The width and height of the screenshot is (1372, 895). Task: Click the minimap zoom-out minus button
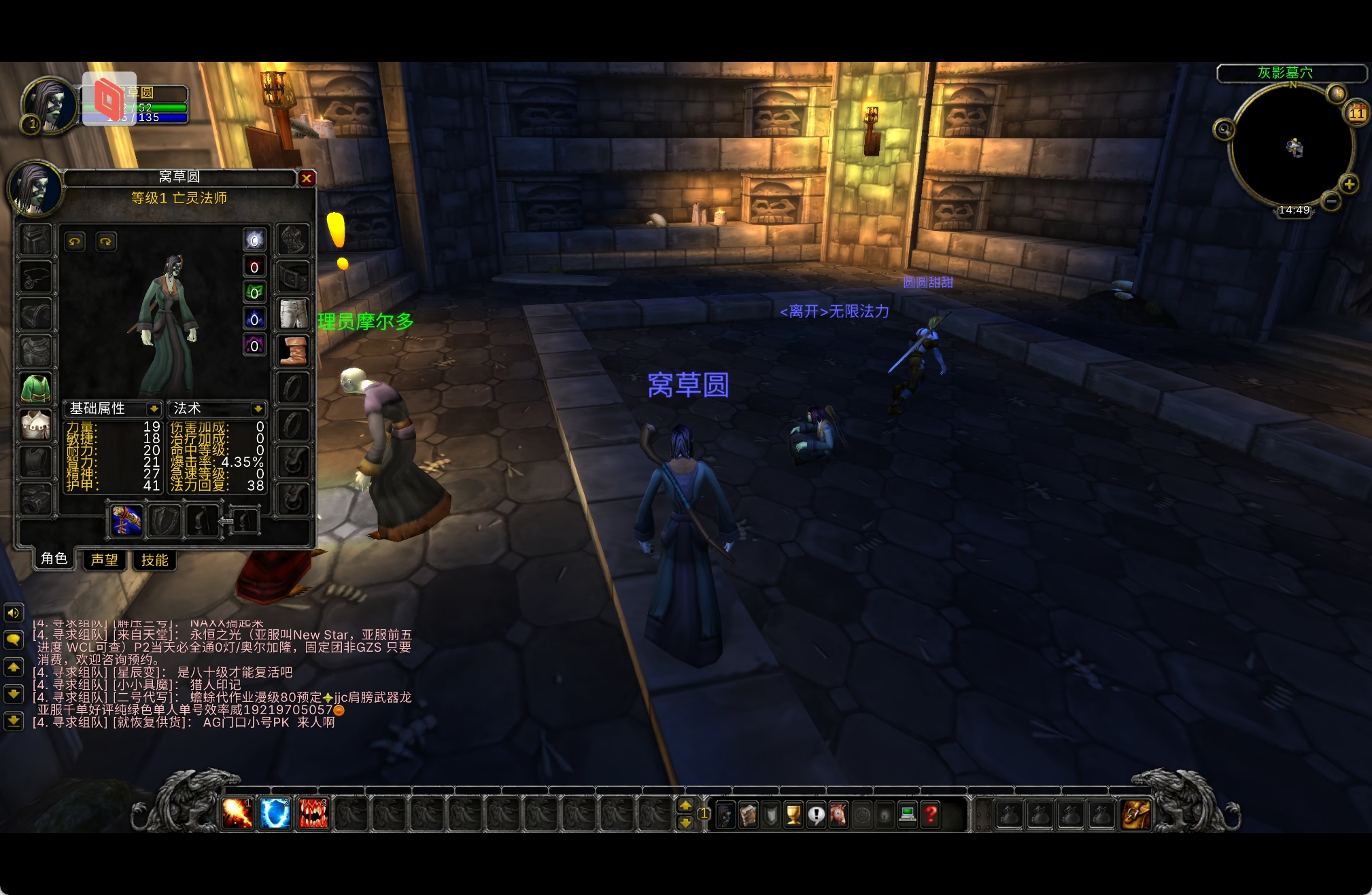pos(1331,201)
